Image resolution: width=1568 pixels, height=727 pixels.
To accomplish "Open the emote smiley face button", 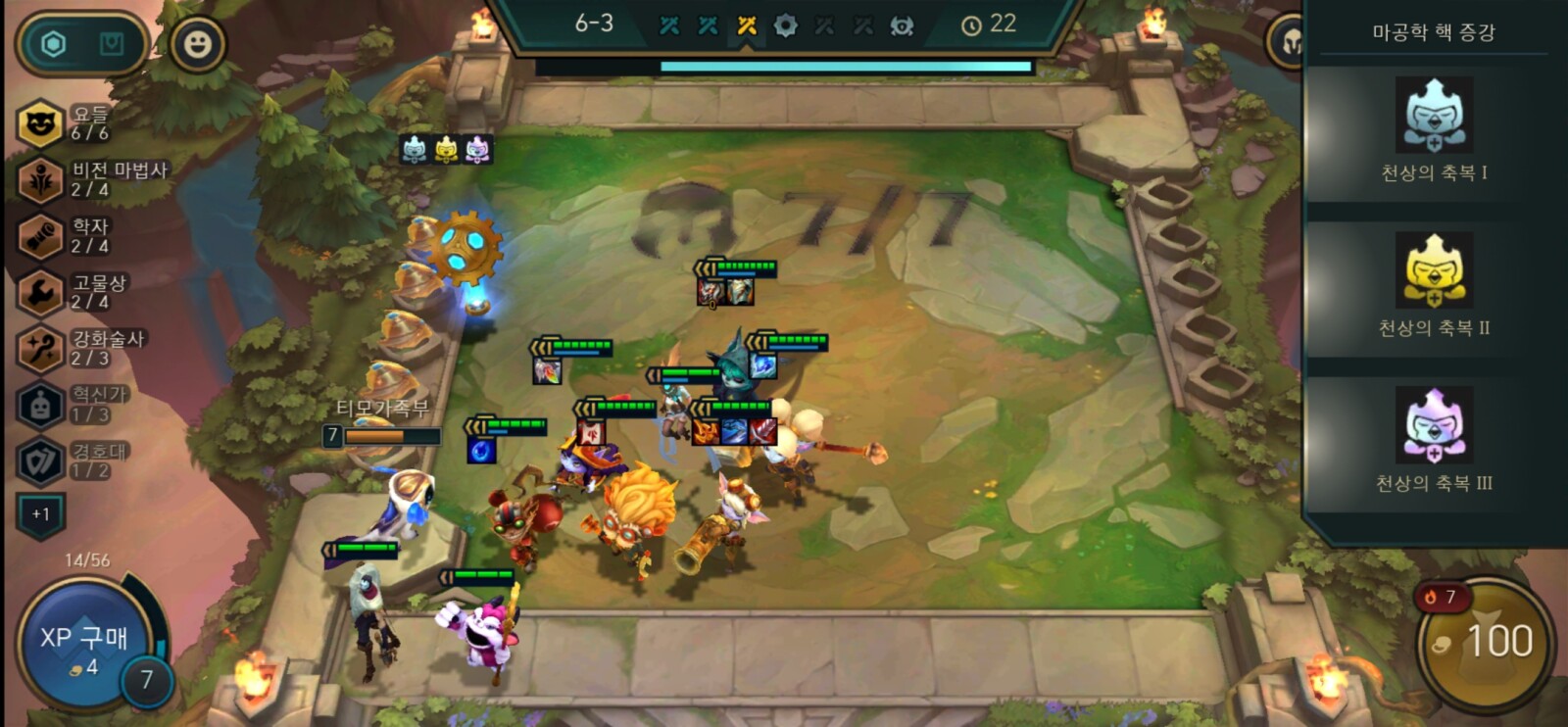I will point(197,44).
